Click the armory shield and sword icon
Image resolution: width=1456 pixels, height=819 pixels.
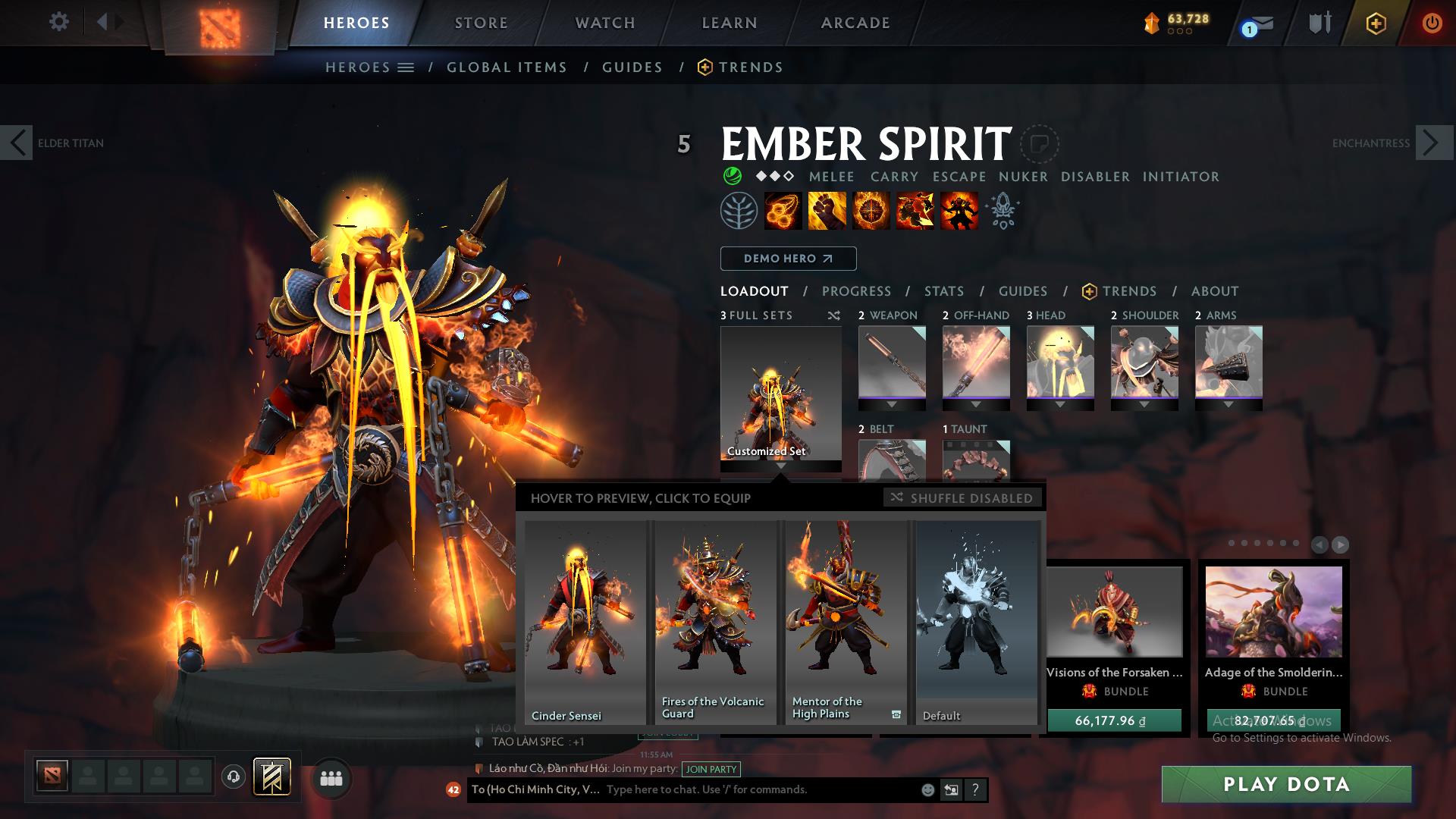tap(1318, 23)
